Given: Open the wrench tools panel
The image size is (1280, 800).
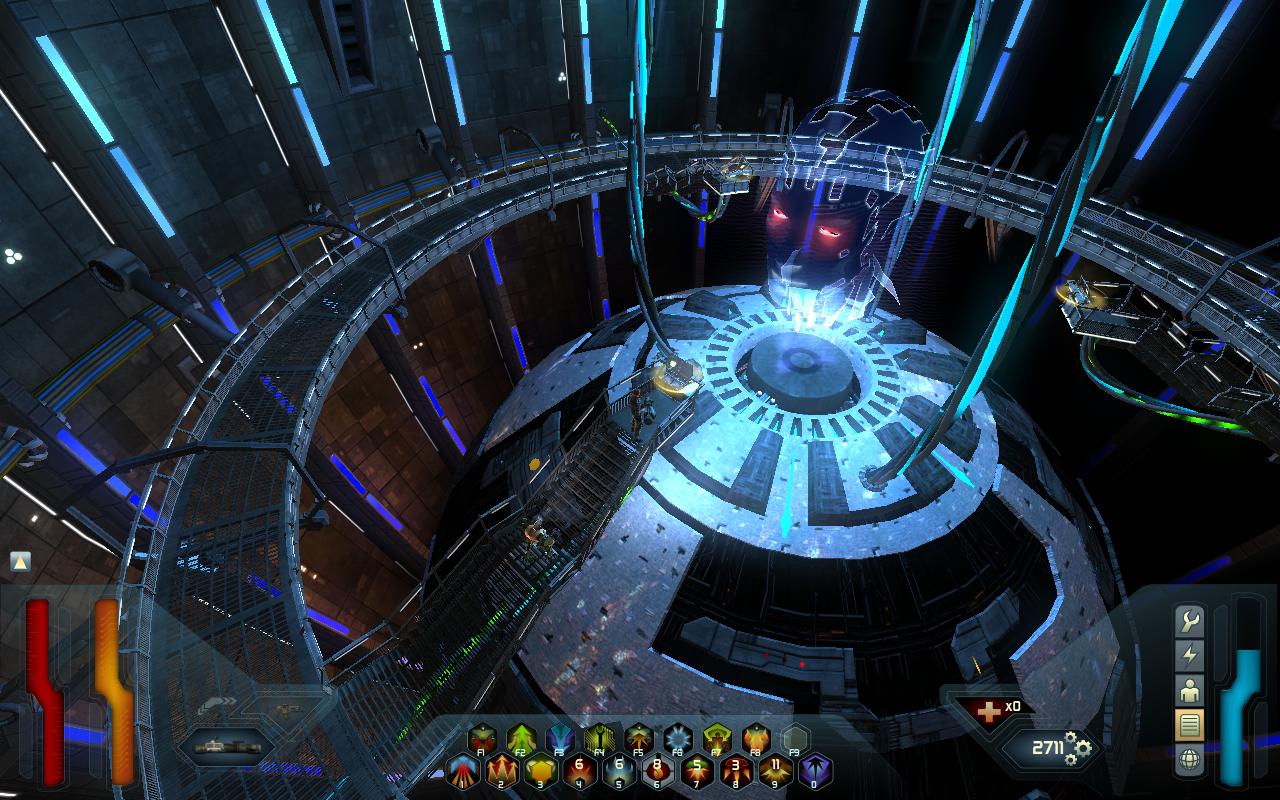Looking at the screenshot, I should point(1190,622).
